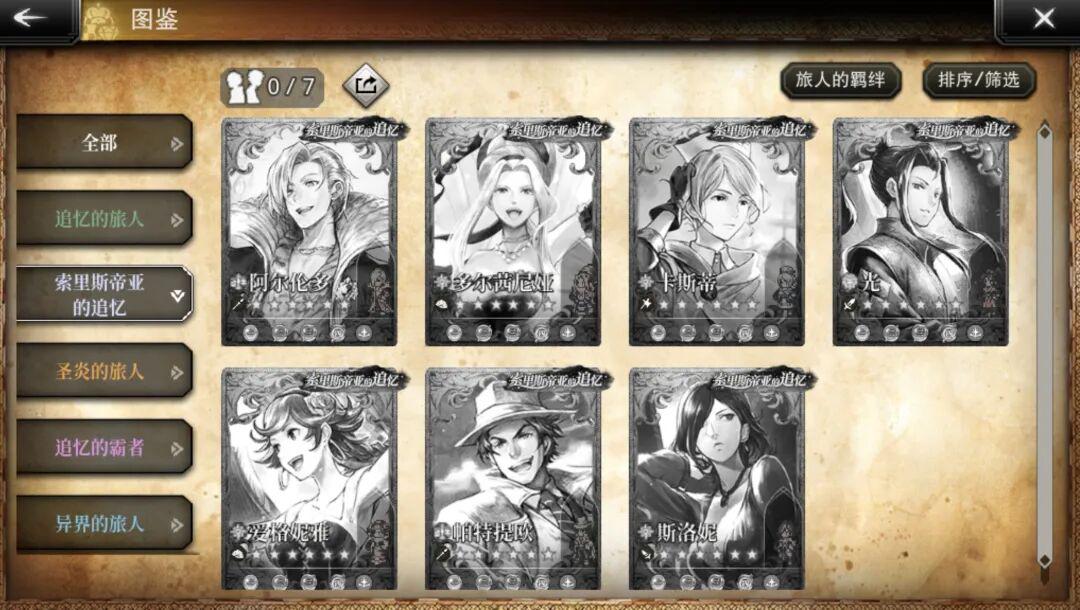Choose the 索里斯帝亚的追忆 category
This screenshot has height=610, width=1080.
click(104, 295)
